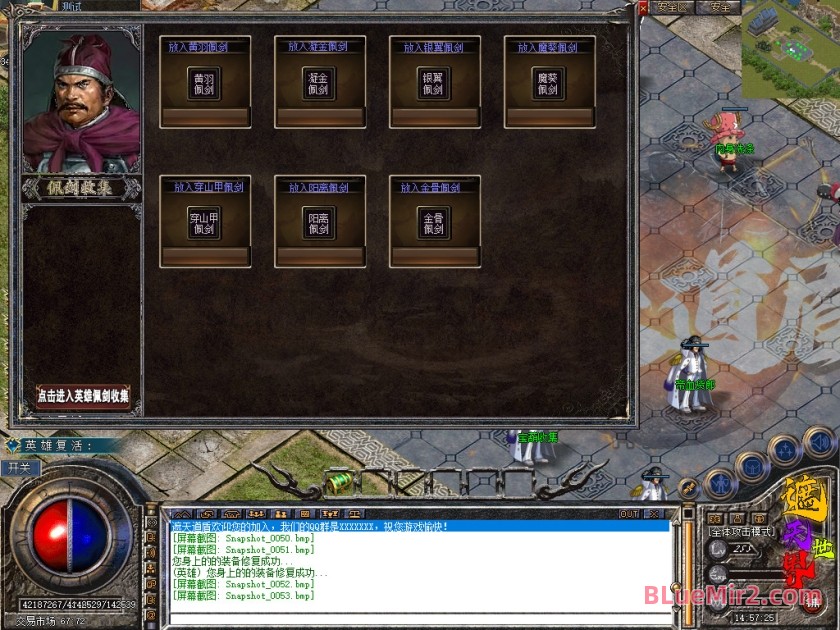Select the 黄羽佩剑 sword slot
Screen dimensions: 840x630
(x=204, y=84)
